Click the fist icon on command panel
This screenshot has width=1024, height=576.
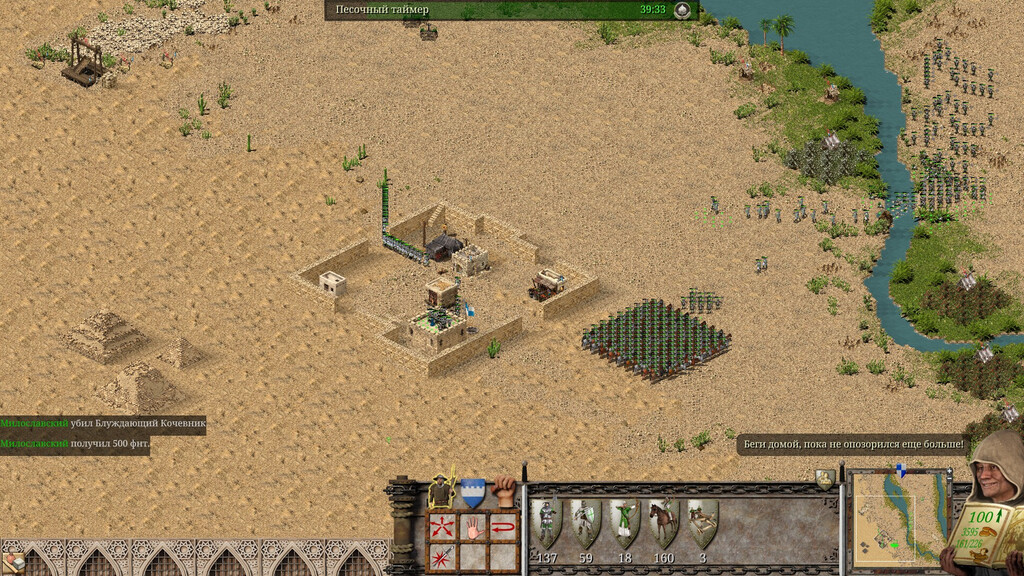(505, 490)
